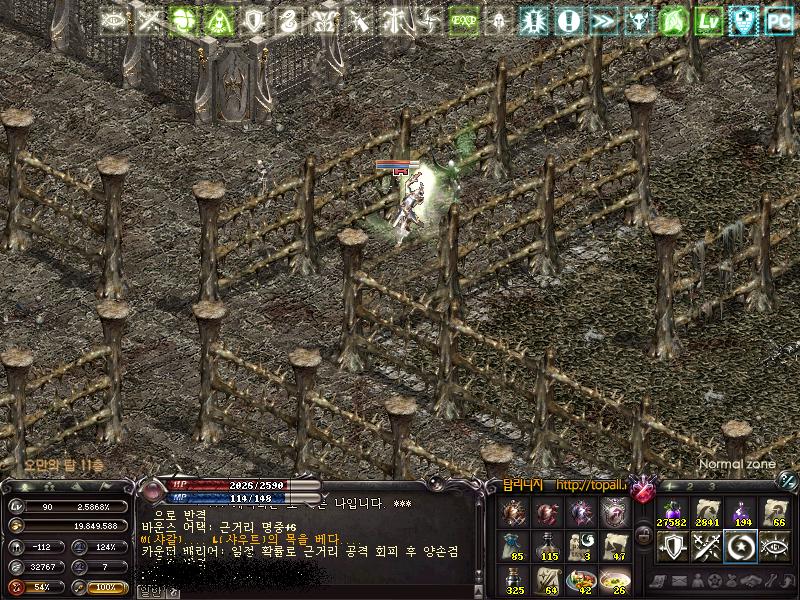Activate the crossed swords skill slot
The image size is (800, 600).
click(706, 546)
